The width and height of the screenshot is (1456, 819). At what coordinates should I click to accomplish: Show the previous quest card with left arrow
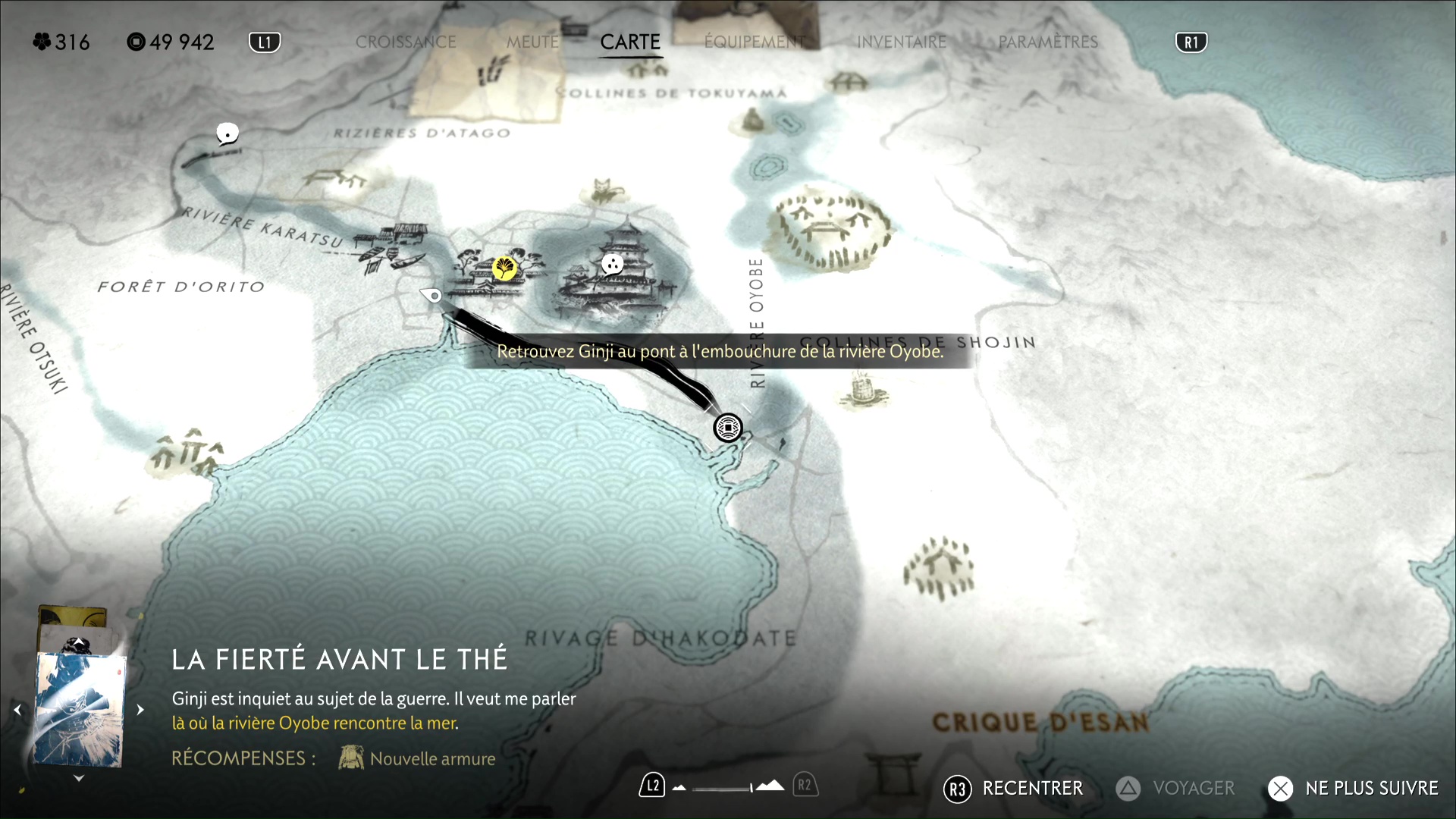click(x=17, y=710)
